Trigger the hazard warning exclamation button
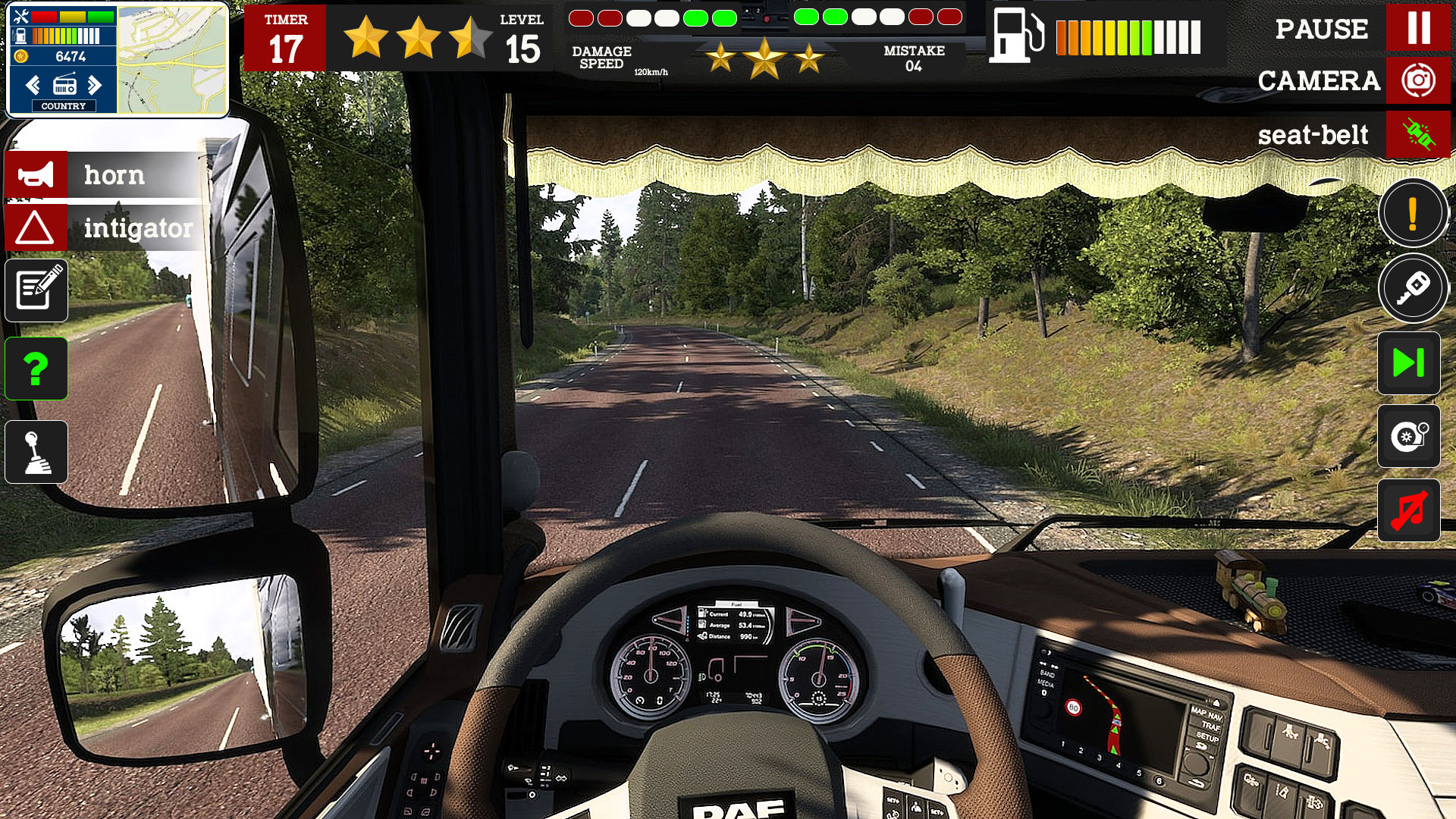This screenshot has height=819, width=1456. coord(1413,213)
